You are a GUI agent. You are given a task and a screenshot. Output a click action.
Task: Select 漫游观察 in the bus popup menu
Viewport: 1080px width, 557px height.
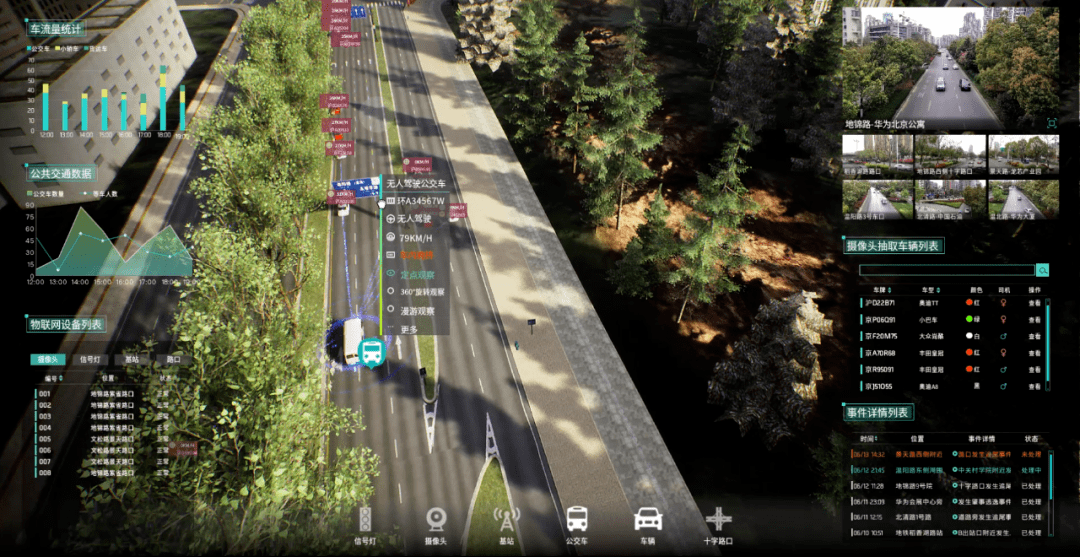tap(417, 310)
